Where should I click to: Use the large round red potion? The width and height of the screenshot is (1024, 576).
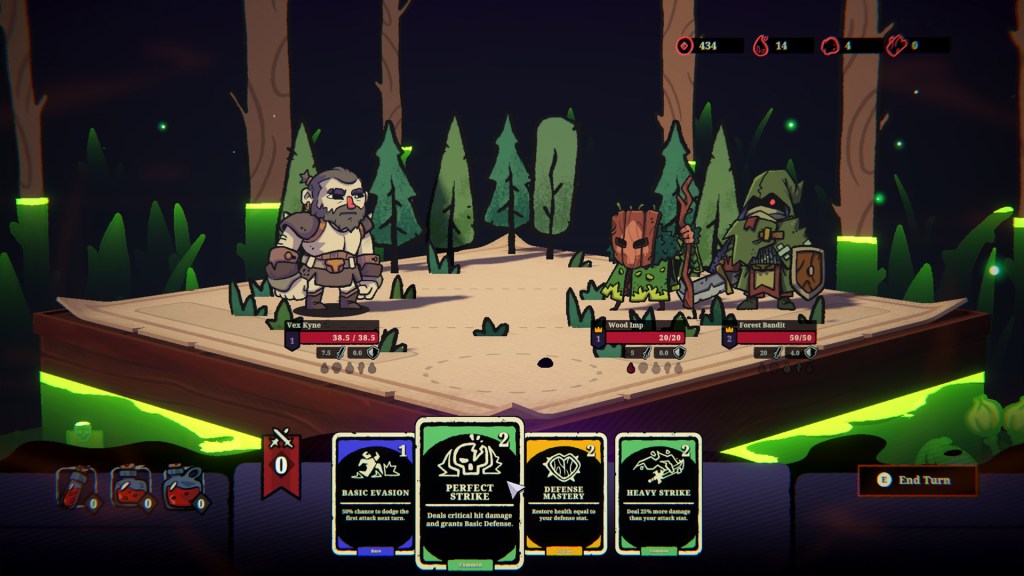(182, 488)
